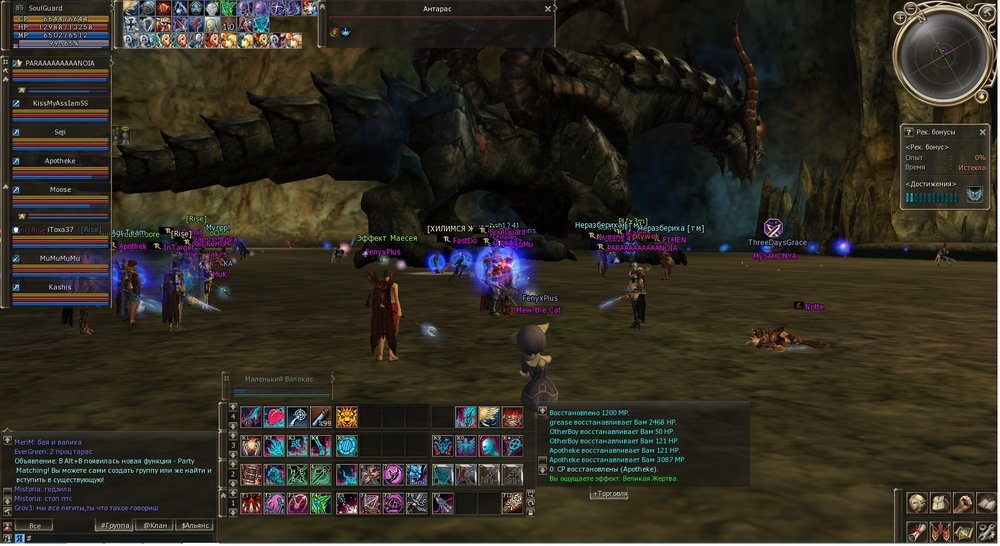Image resolution: width=1000 pixels, height=546 pixels.
Task: Switch chat to the #Группа tab
Action: pyautogui.click(x=115, y=525)
